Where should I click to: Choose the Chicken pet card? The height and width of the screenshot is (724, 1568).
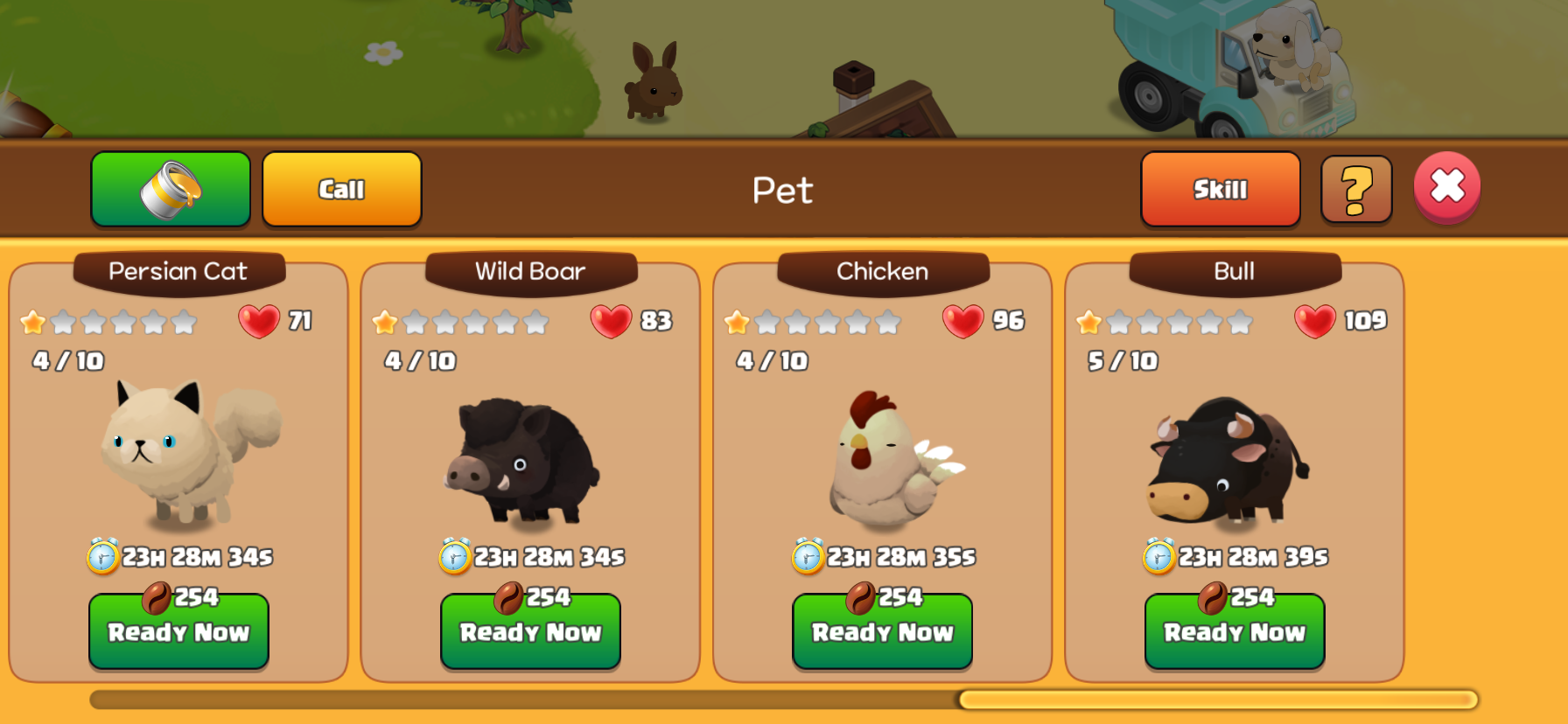882,446
